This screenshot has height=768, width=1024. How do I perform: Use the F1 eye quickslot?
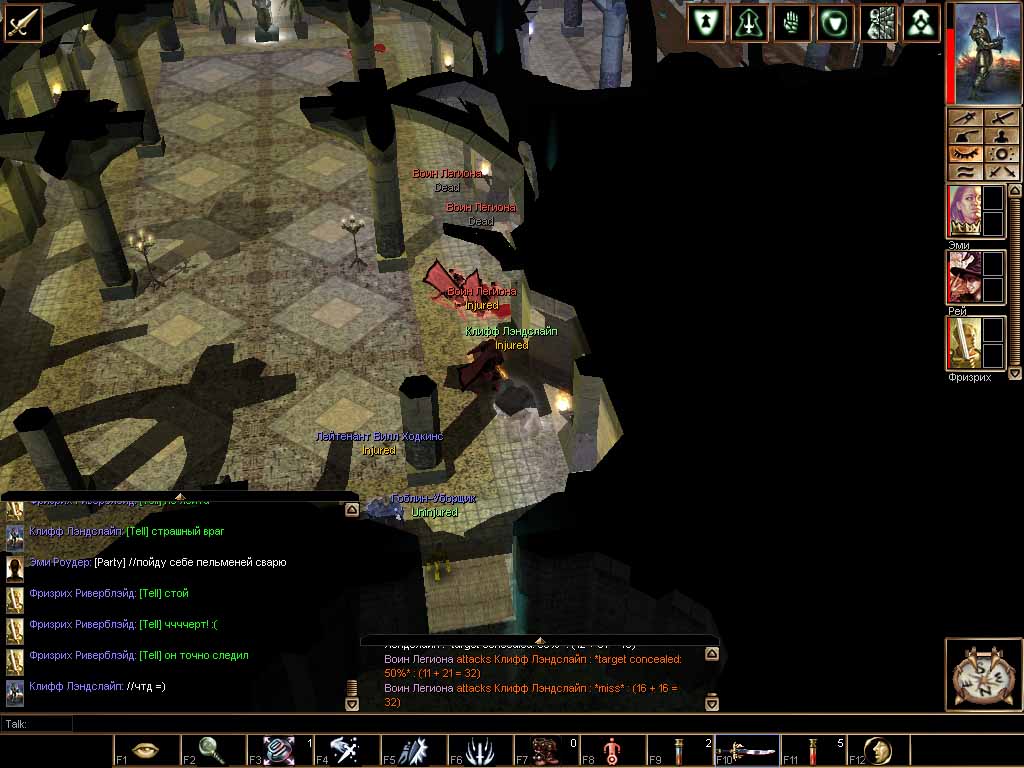point(145,750)
